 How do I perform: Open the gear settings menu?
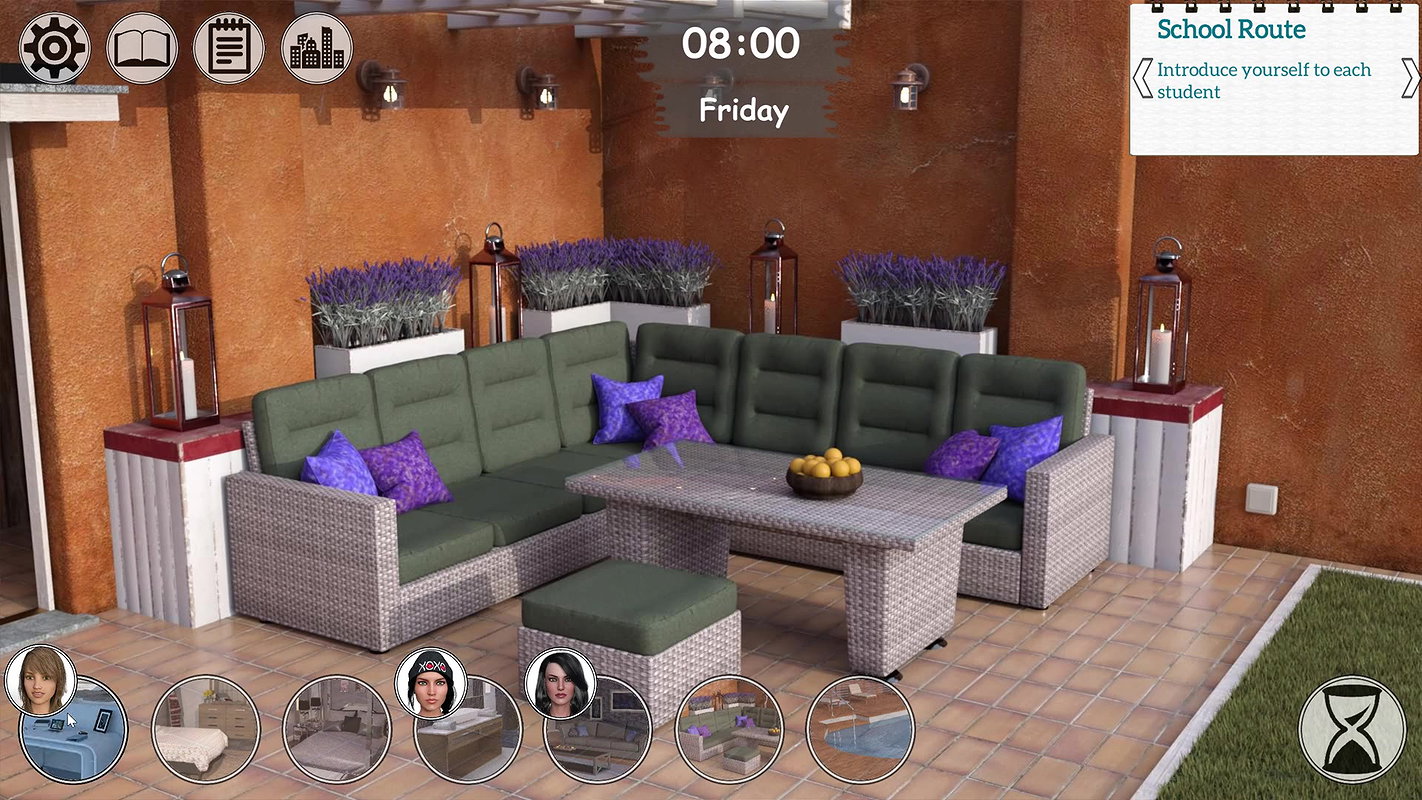55,48
